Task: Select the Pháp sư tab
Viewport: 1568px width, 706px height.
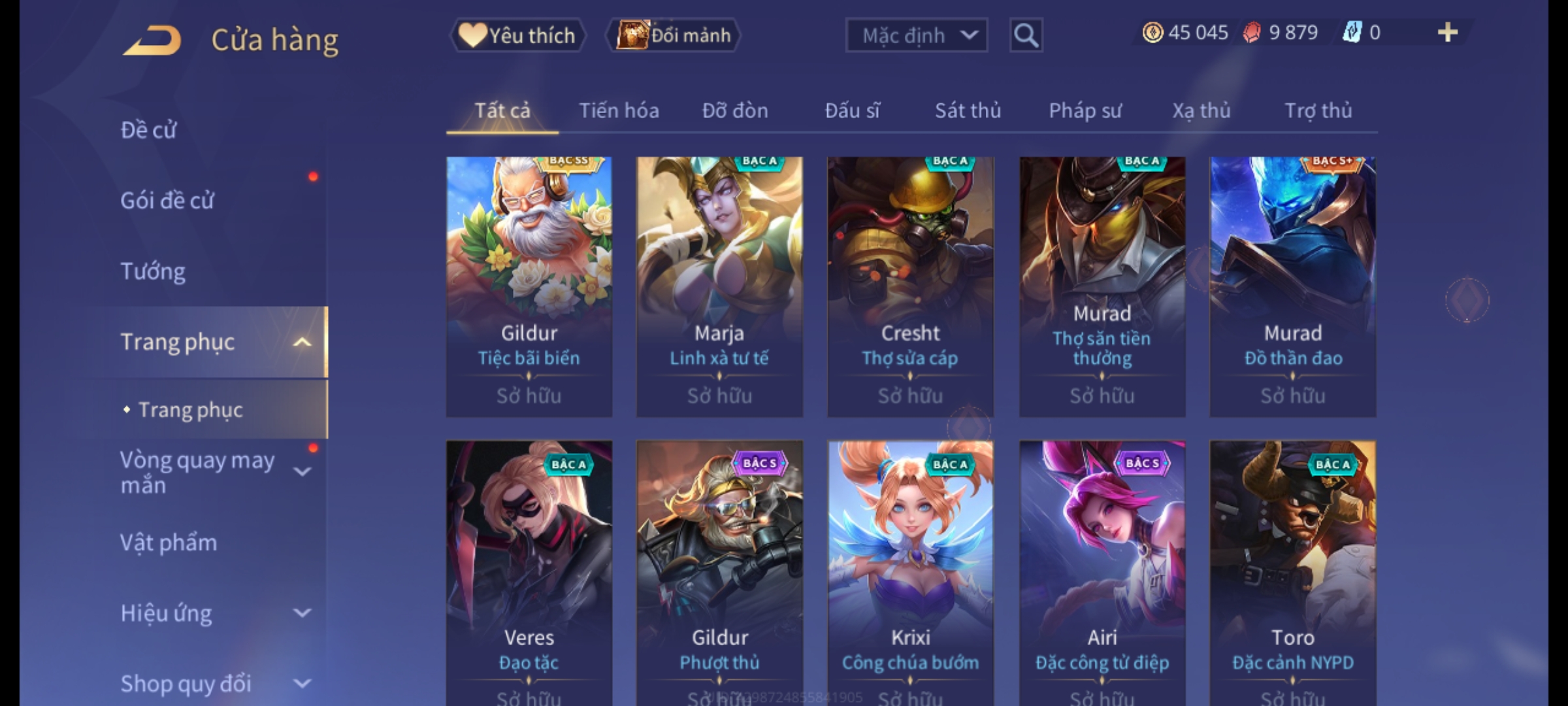Action: click(x=1085, y=110)
